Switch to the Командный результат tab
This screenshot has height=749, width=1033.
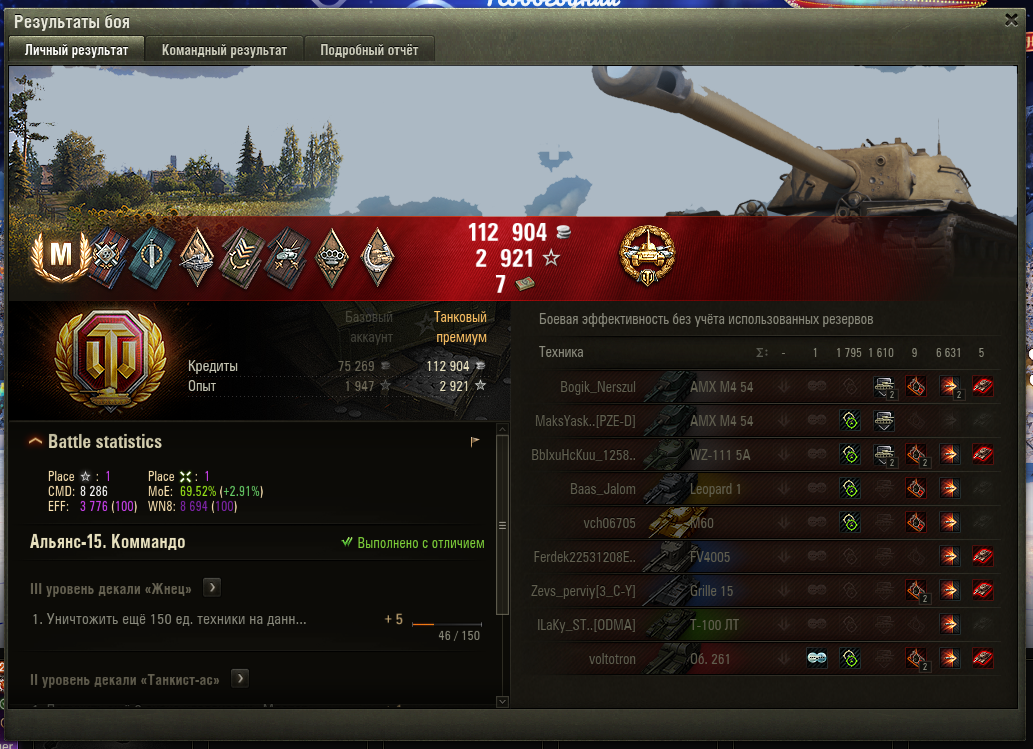224,50
